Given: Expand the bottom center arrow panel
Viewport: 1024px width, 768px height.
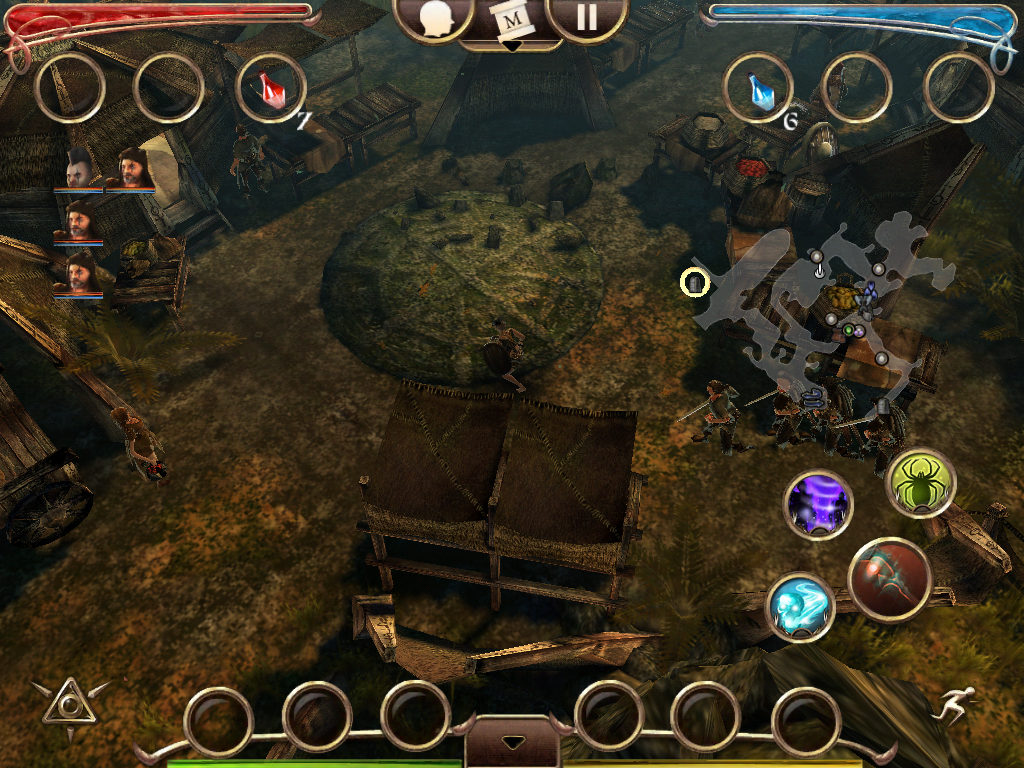Looking at the screenshot, I should 512,743.
